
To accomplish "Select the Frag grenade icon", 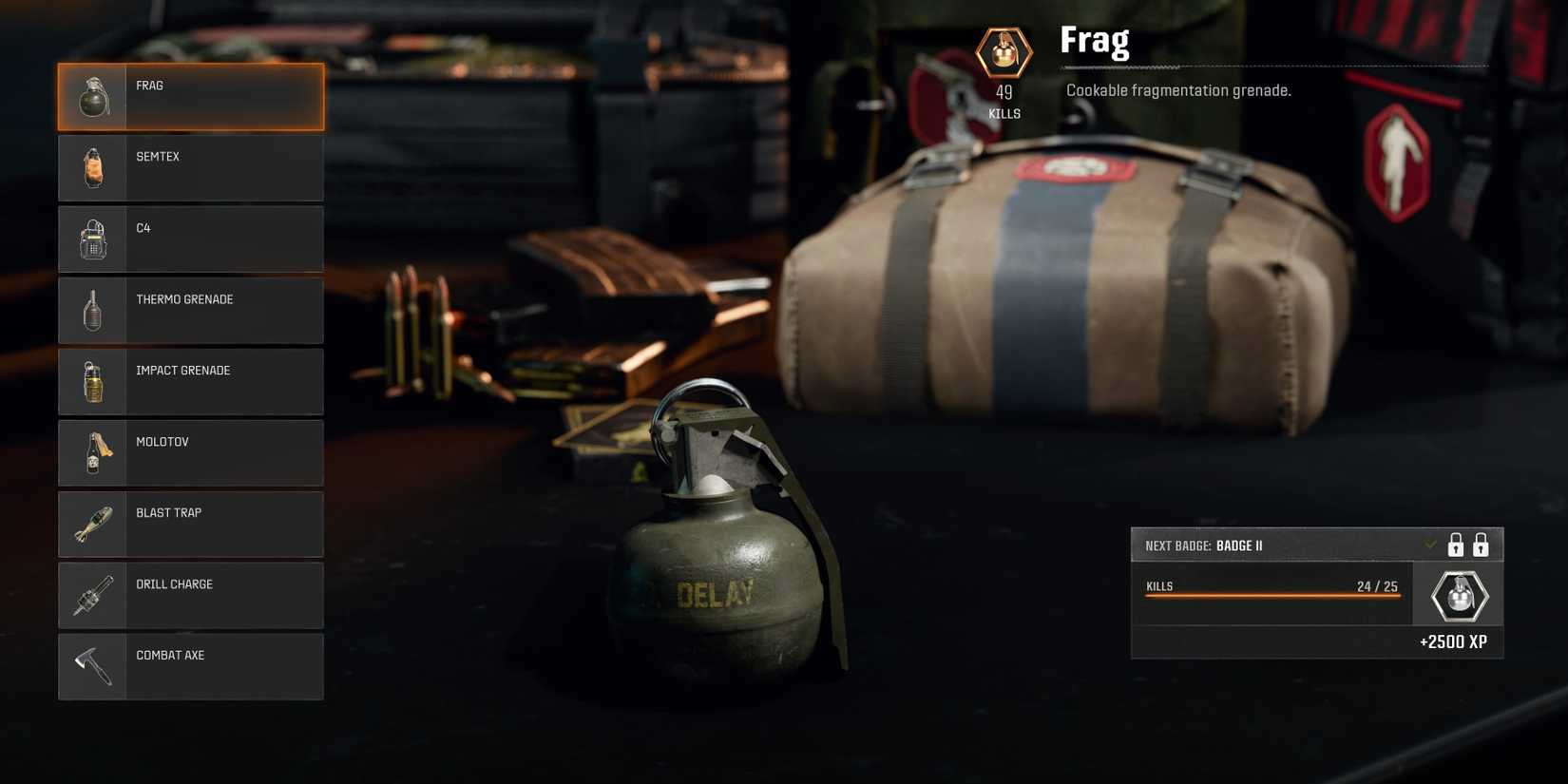I will (91, 96).
